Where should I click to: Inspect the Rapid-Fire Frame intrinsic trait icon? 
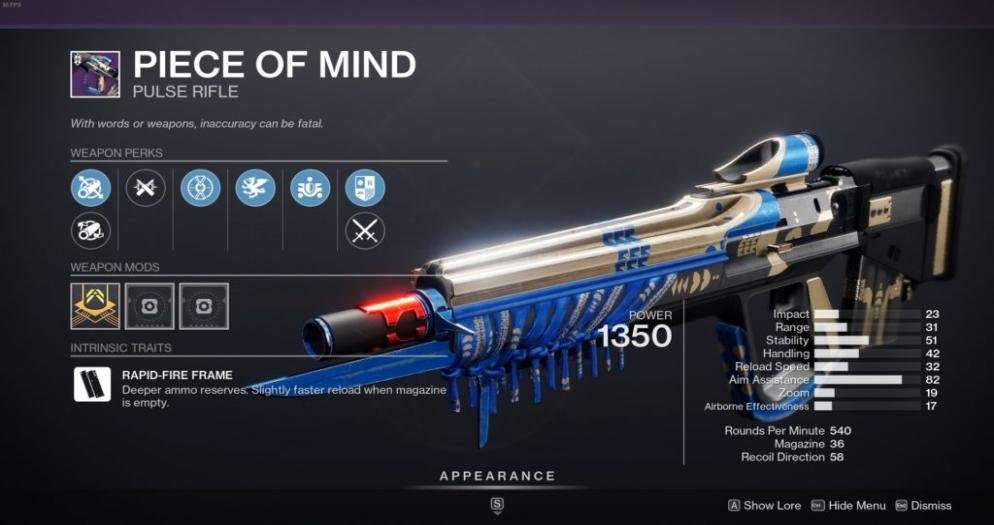point(92,385)
